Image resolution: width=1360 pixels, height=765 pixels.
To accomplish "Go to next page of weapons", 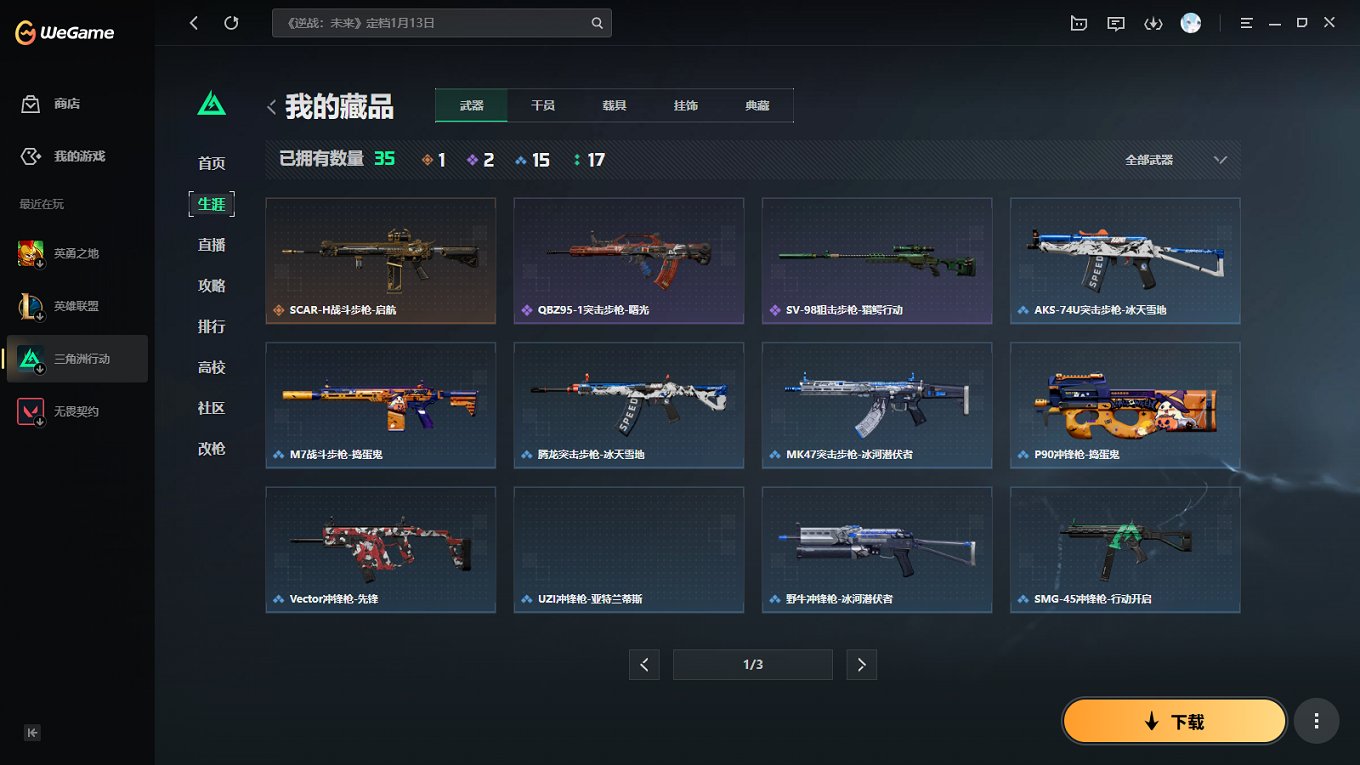I will click(x=861, y=664).
